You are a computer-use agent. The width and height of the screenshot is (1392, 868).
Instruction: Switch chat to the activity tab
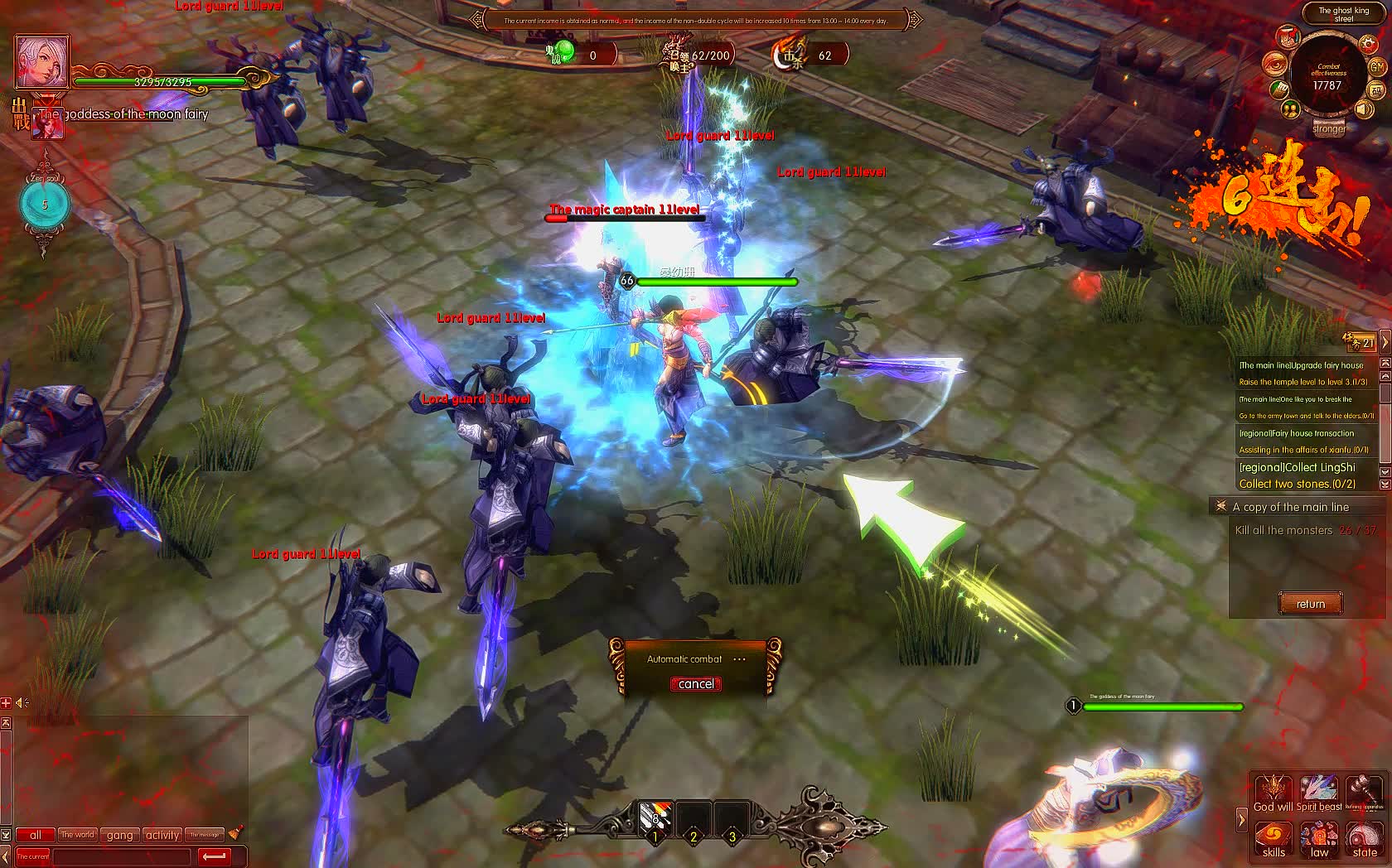[x=162, y=835]
